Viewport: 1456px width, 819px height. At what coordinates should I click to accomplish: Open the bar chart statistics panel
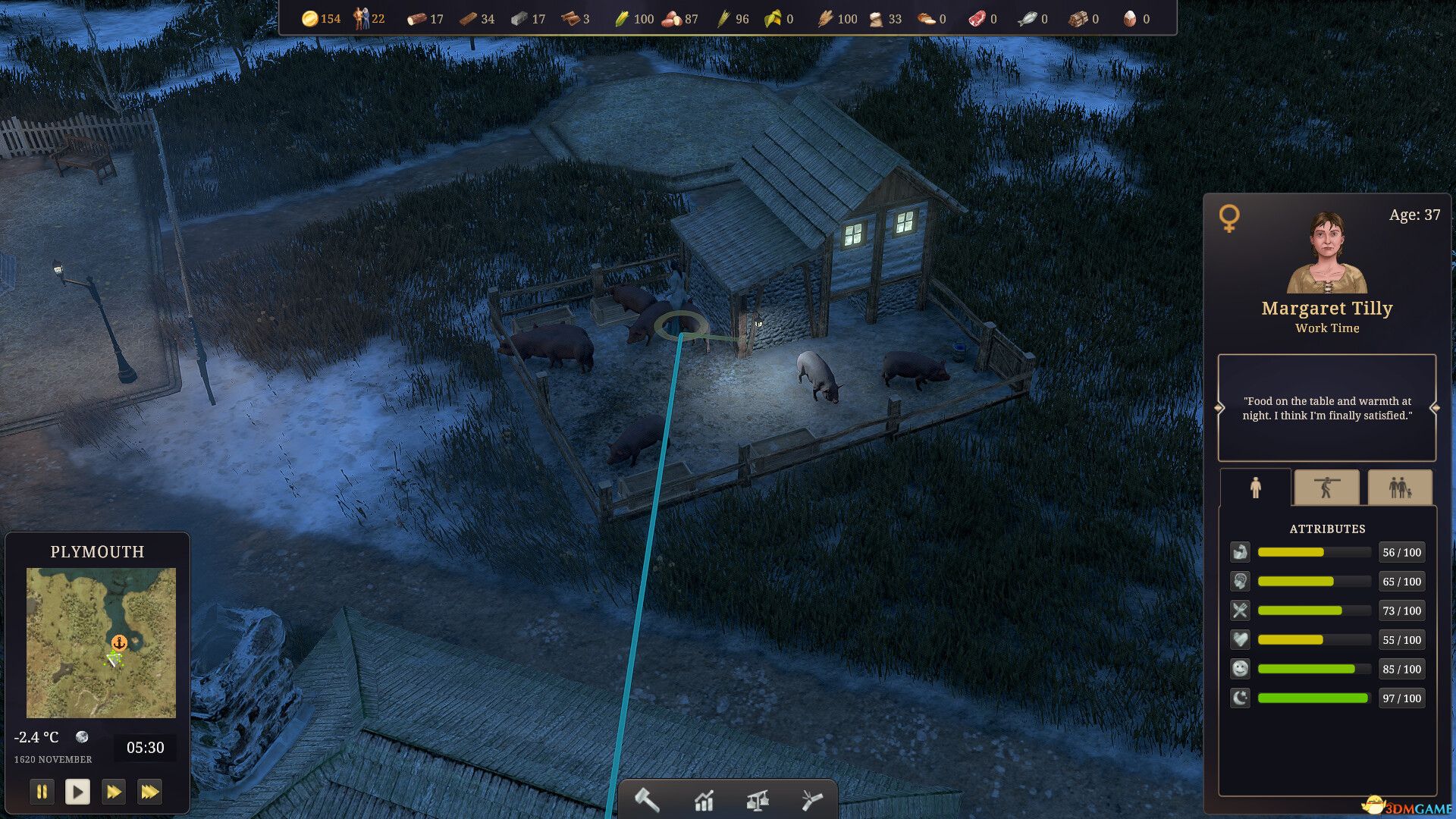click(x=704, y=800)
